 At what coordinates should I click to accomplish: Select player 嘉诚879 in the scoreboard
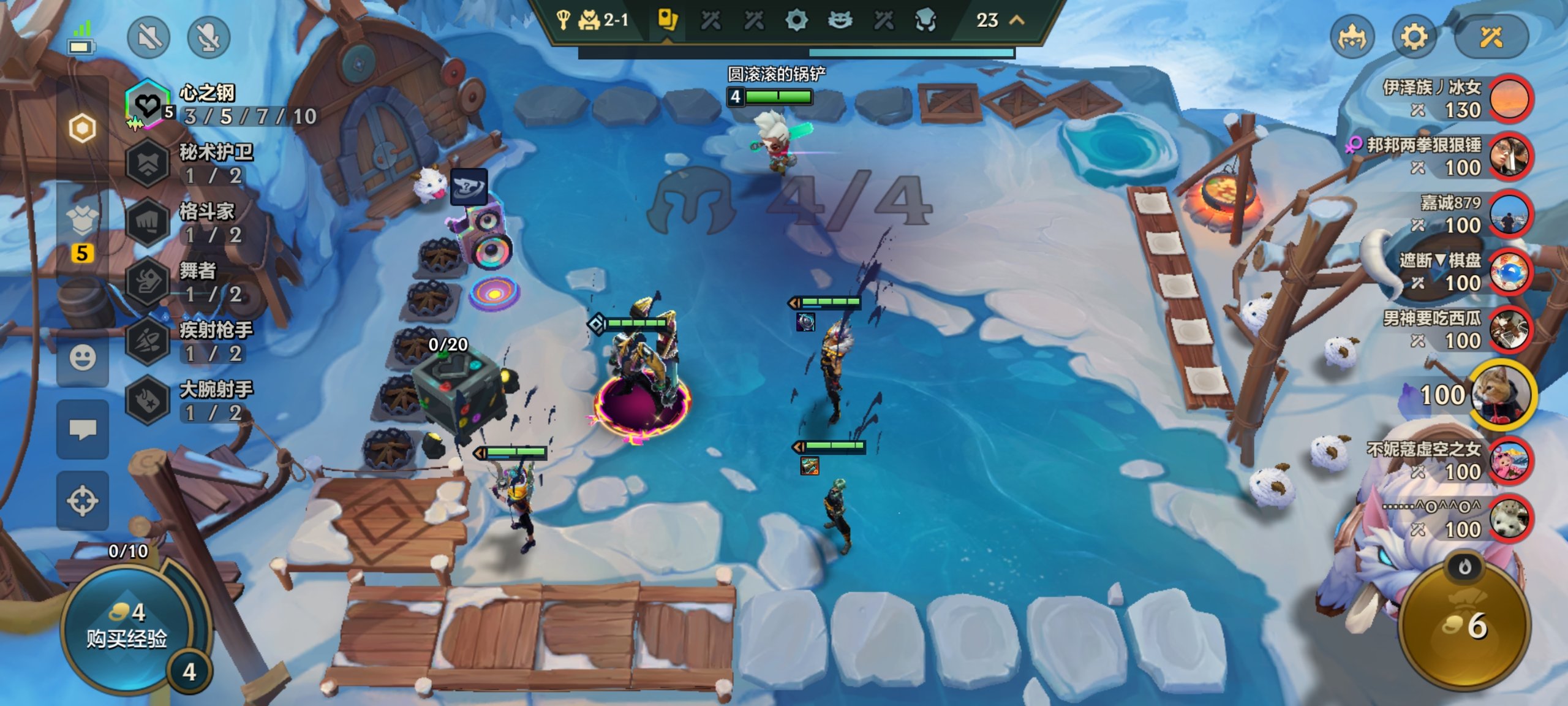tap(1510, 214)
